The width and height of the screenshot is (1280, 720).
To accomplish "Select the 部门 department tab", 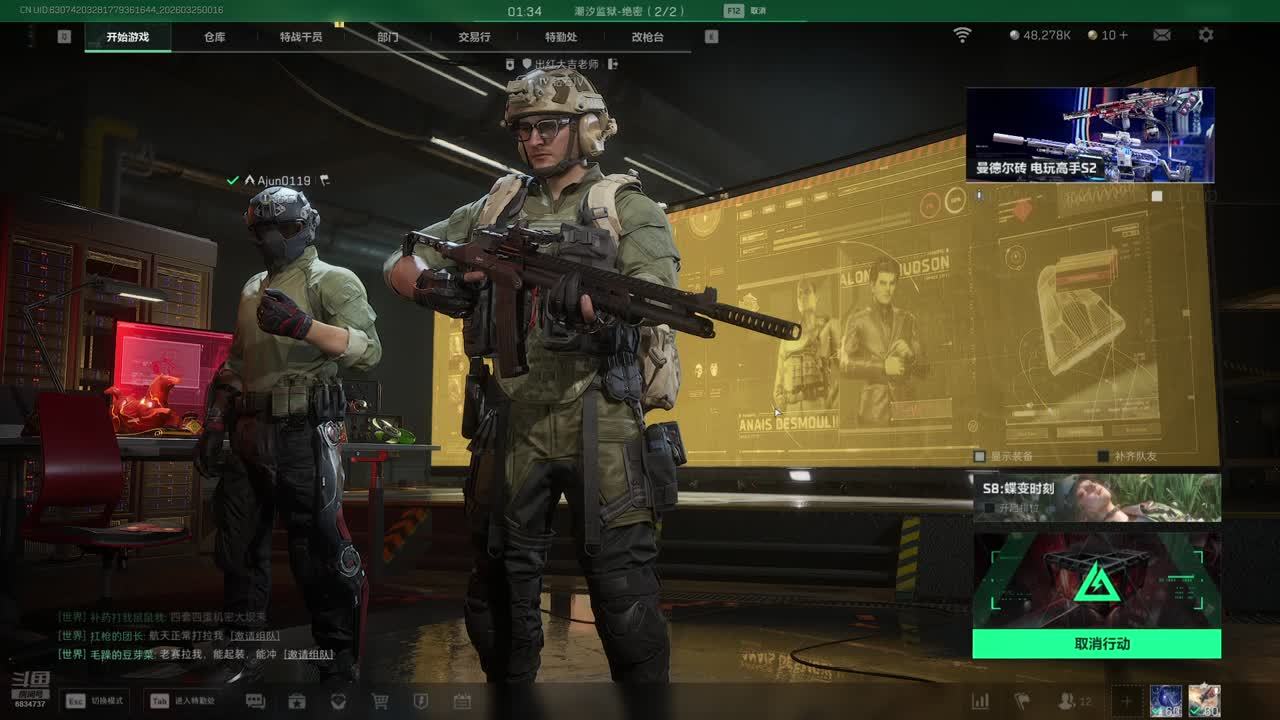I will pos(388,37).
